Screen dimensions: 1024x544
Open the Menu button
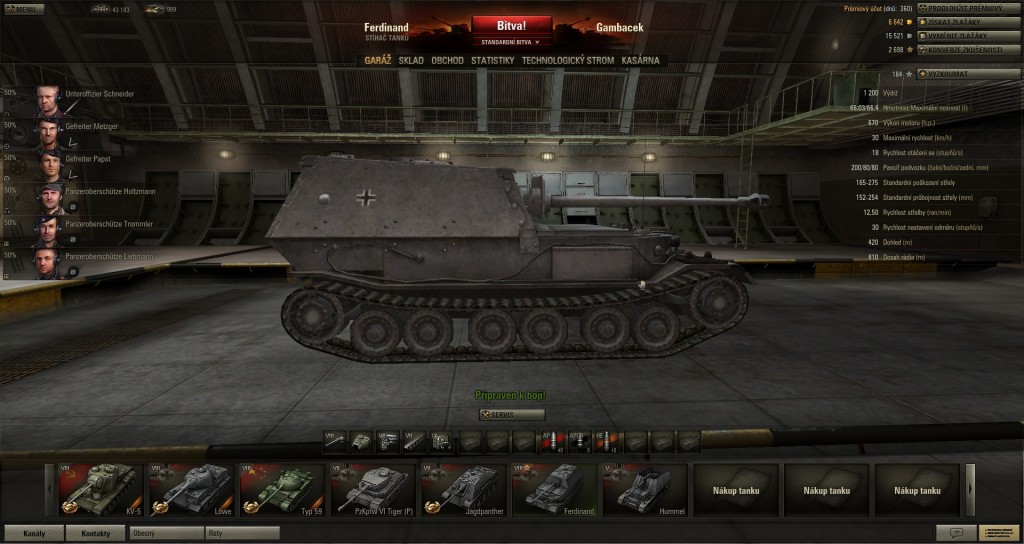pos(22,9)
